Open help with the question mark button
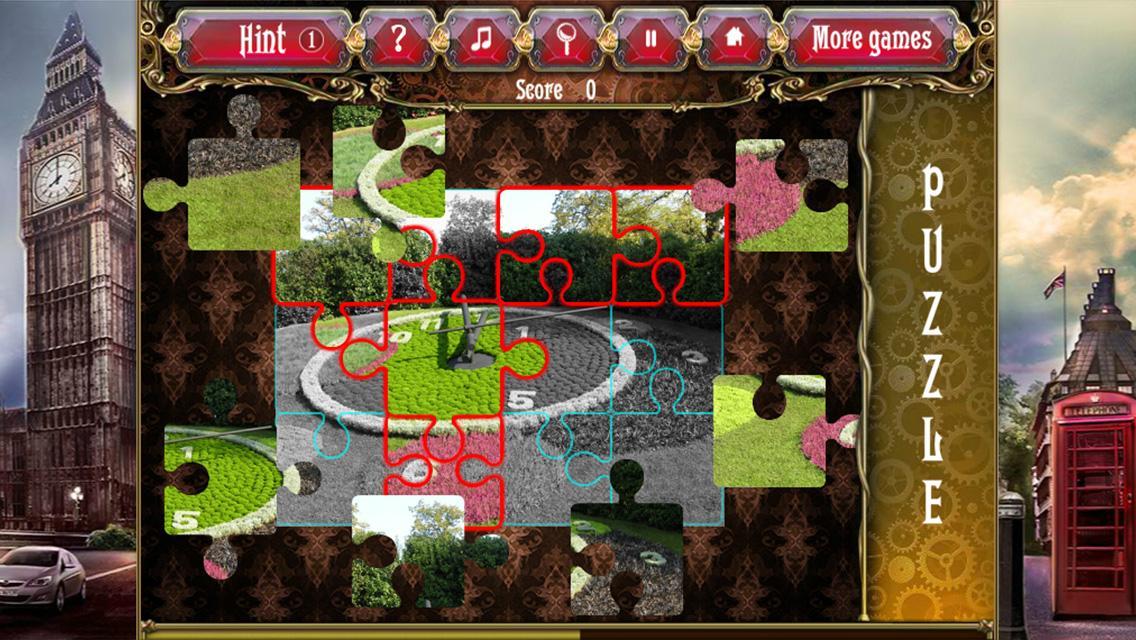Screen dimensions: 1136x640 pos(398,40)
